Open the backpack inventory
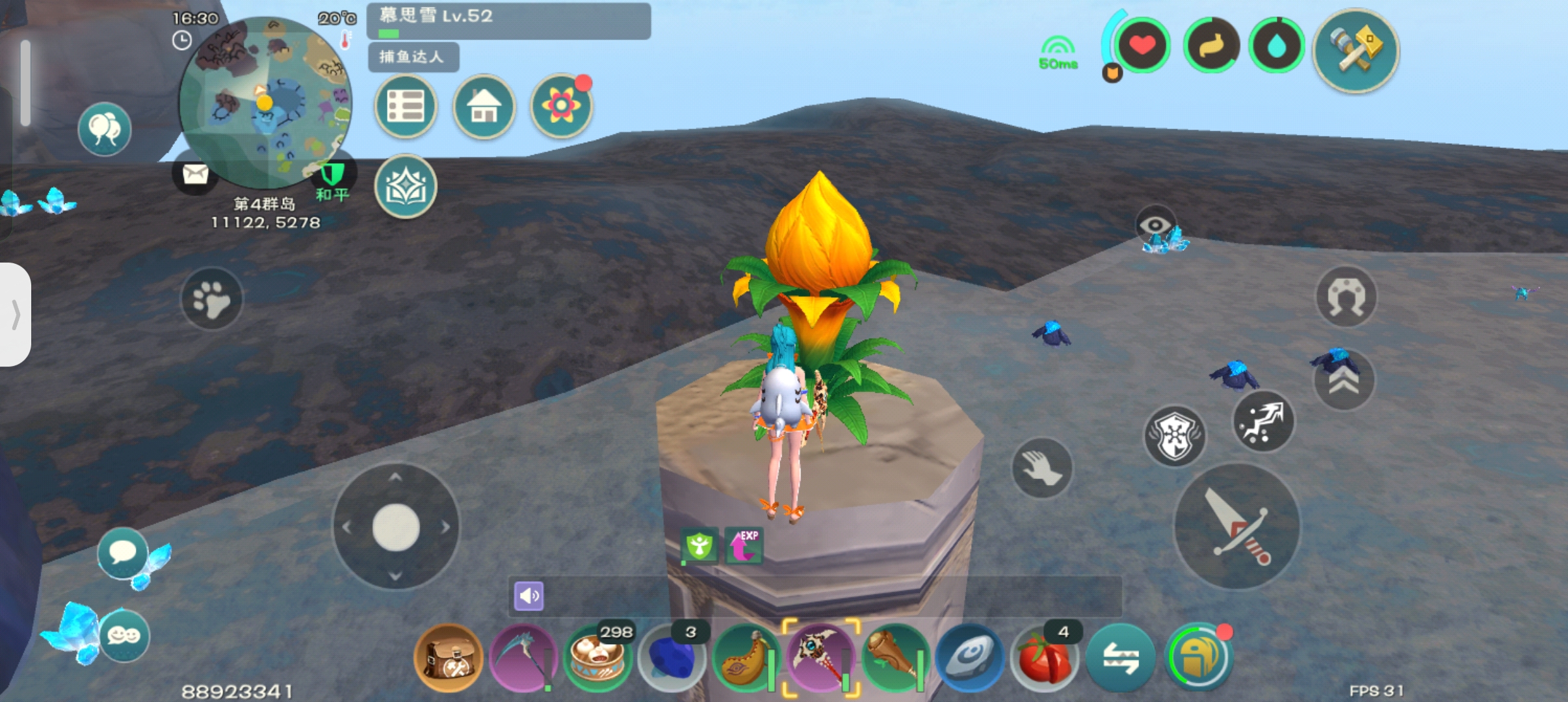1568x702 pixels. (x=449, y=658)
